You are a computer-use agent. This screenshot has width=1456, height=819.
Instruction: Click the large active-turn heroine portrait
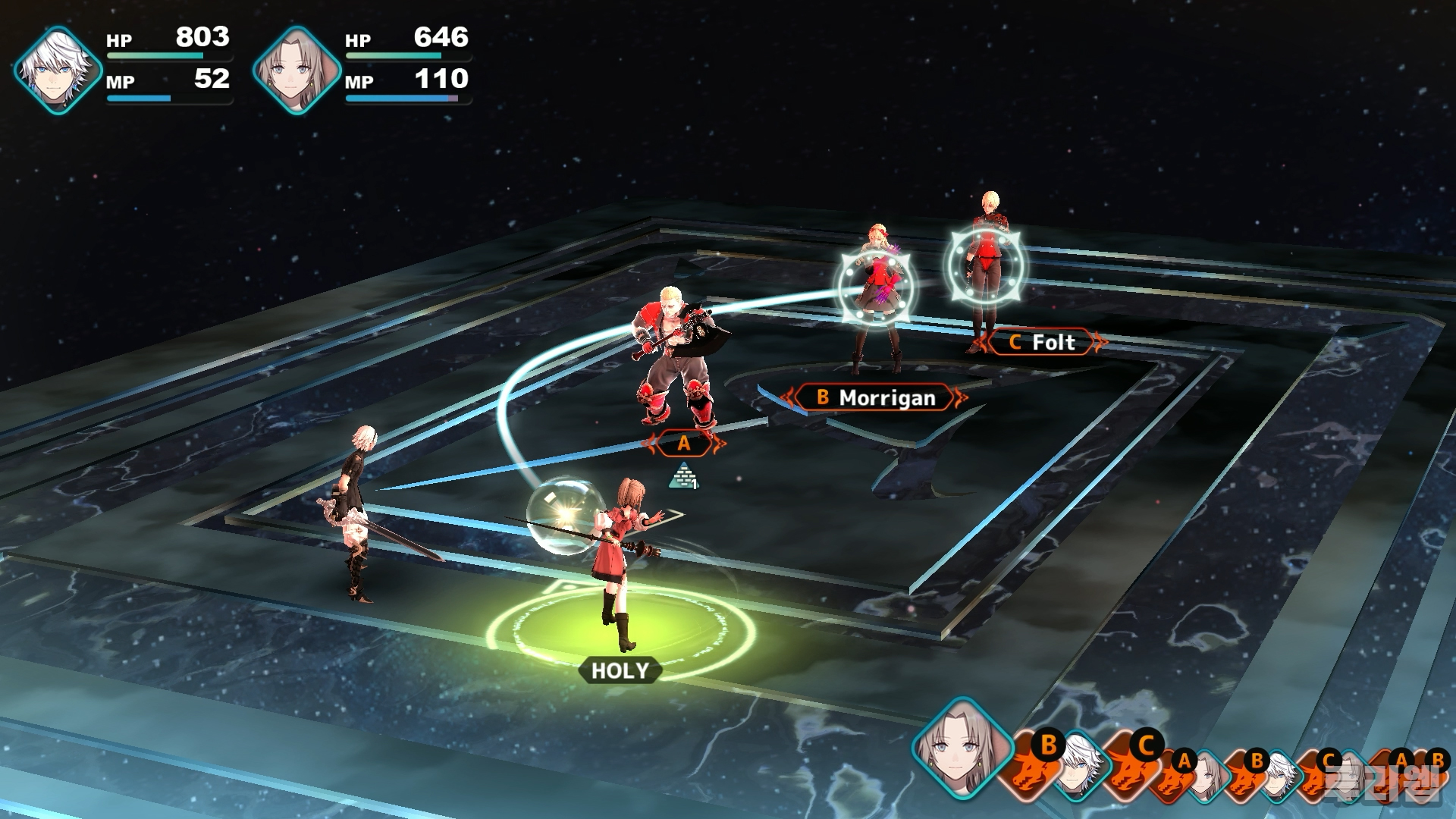point(962,746)
